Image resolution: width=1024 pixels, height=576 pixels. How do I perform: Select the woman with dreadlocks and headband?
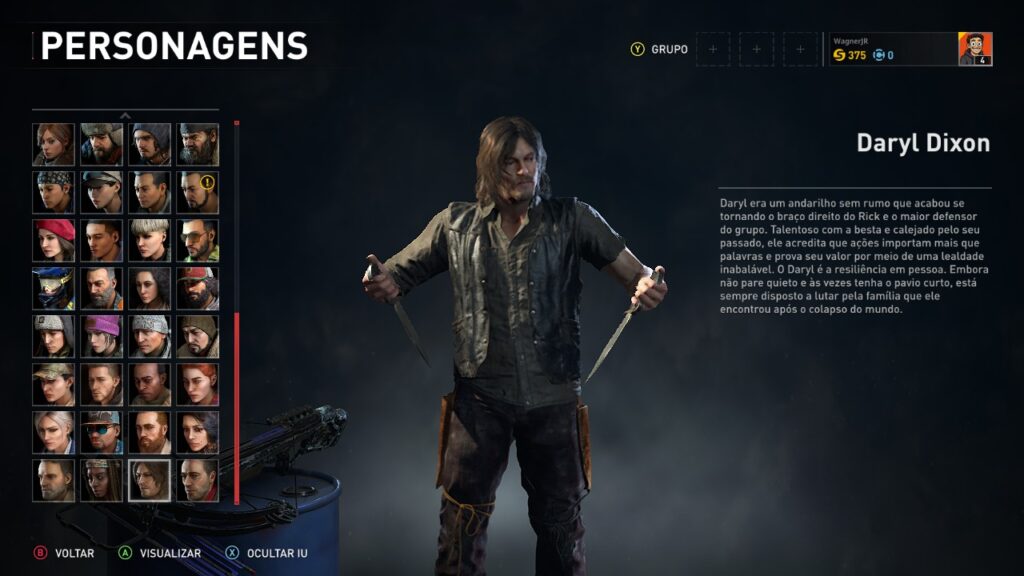[x=102, y=480]
